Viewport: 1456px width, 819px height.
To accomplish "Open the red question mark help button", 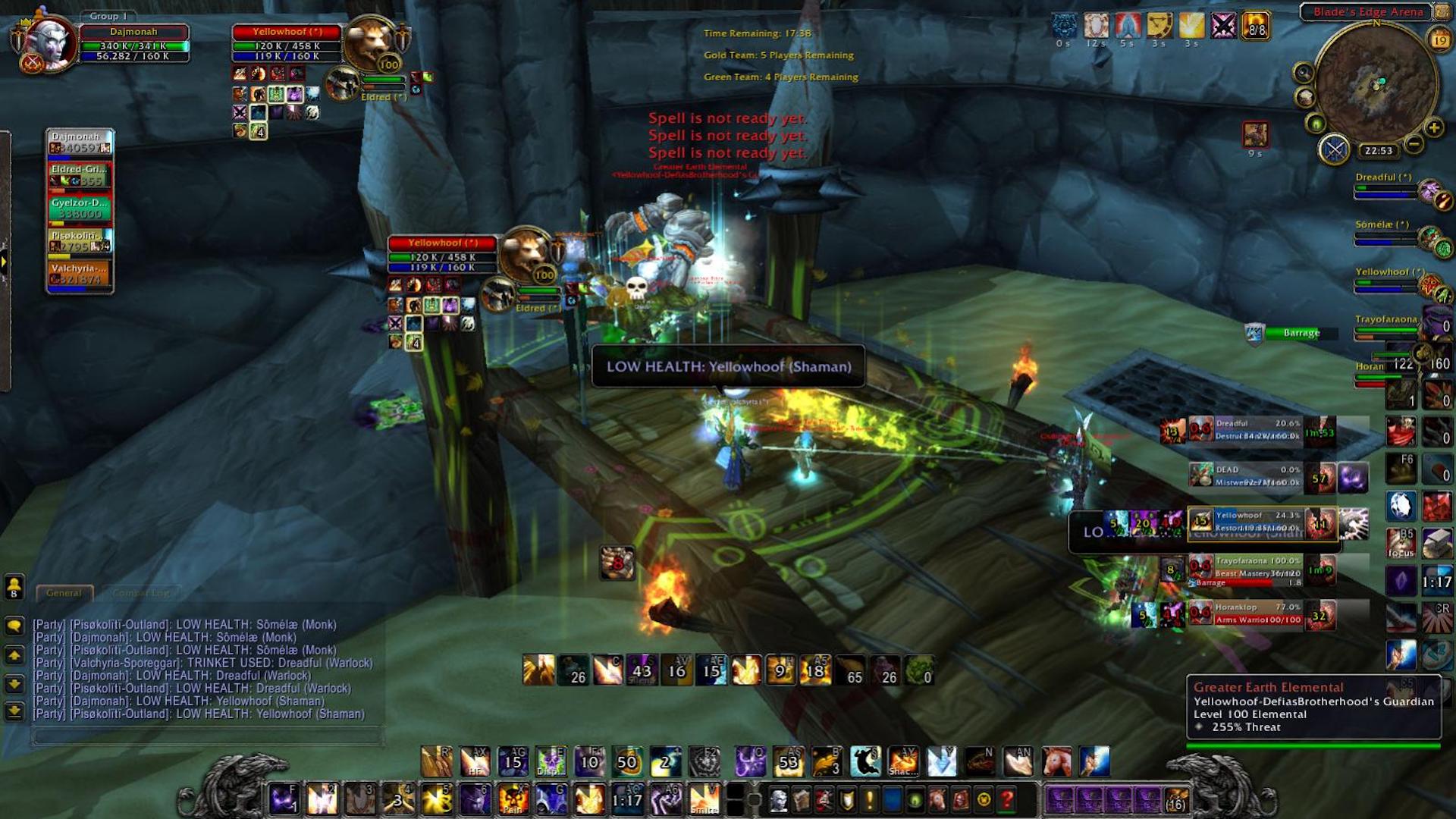I will [1007, 799].
